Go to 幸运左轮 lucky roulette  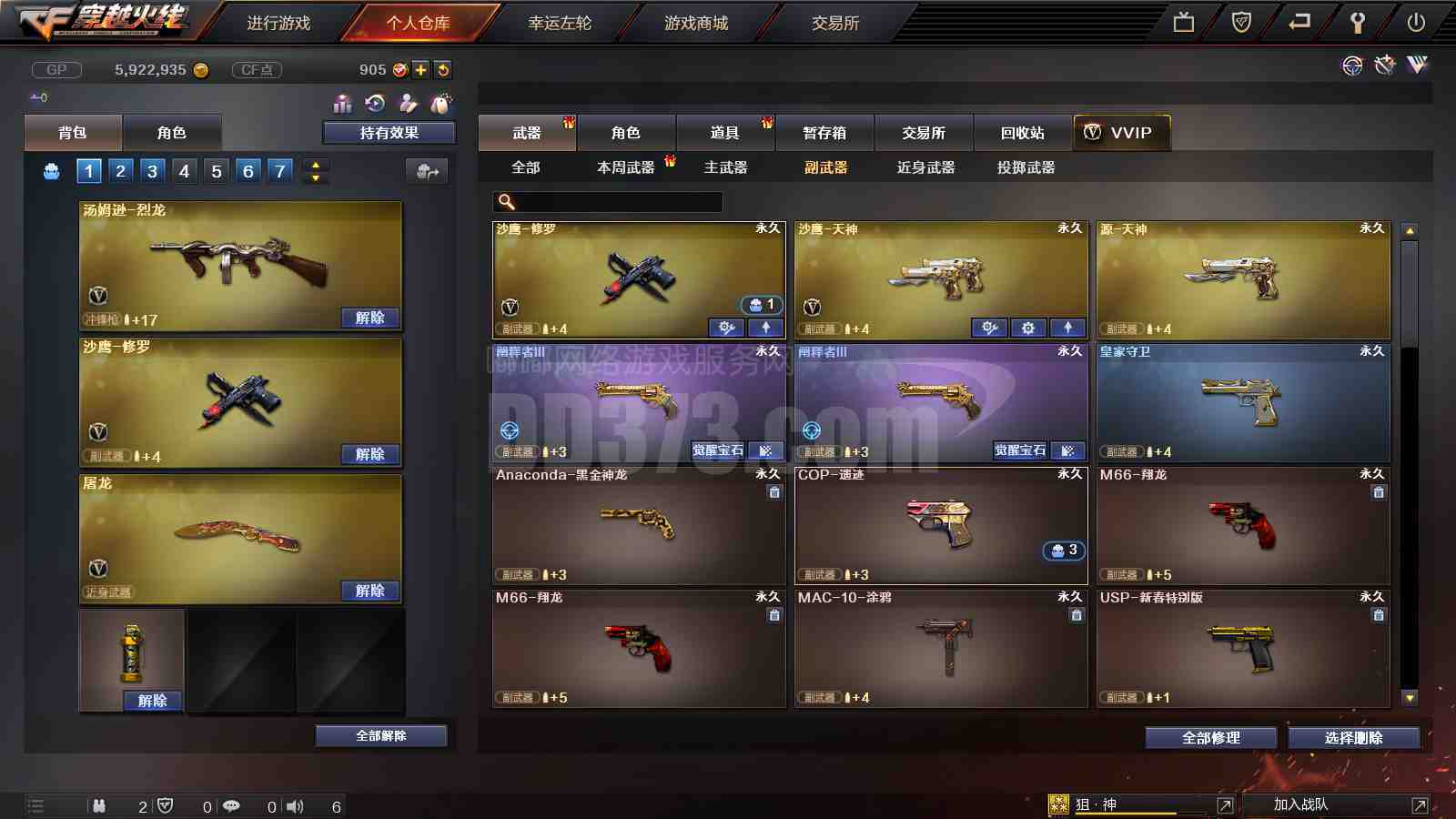tap(560, 23)
